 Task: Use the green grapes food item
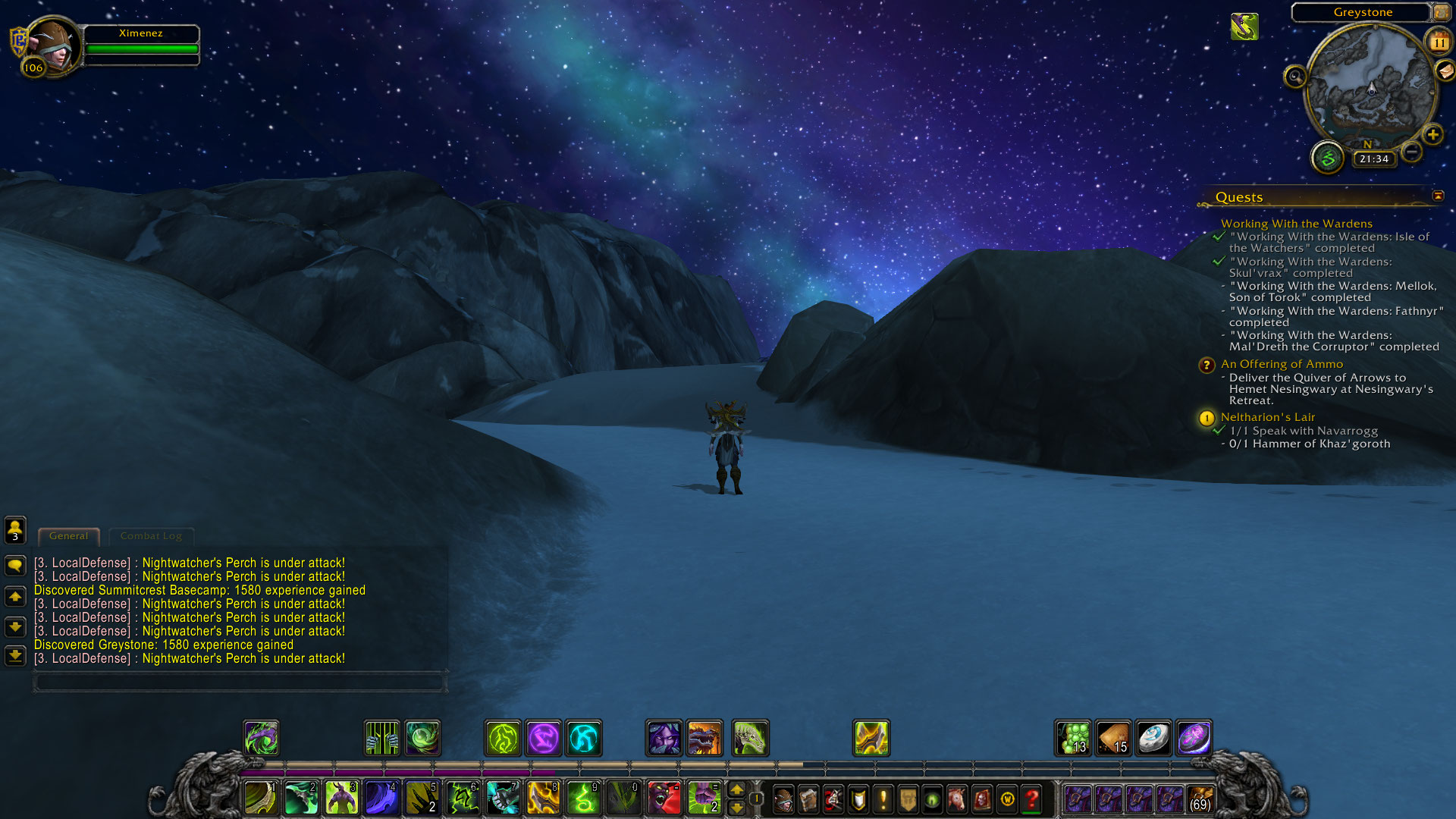coord(1073,738)
